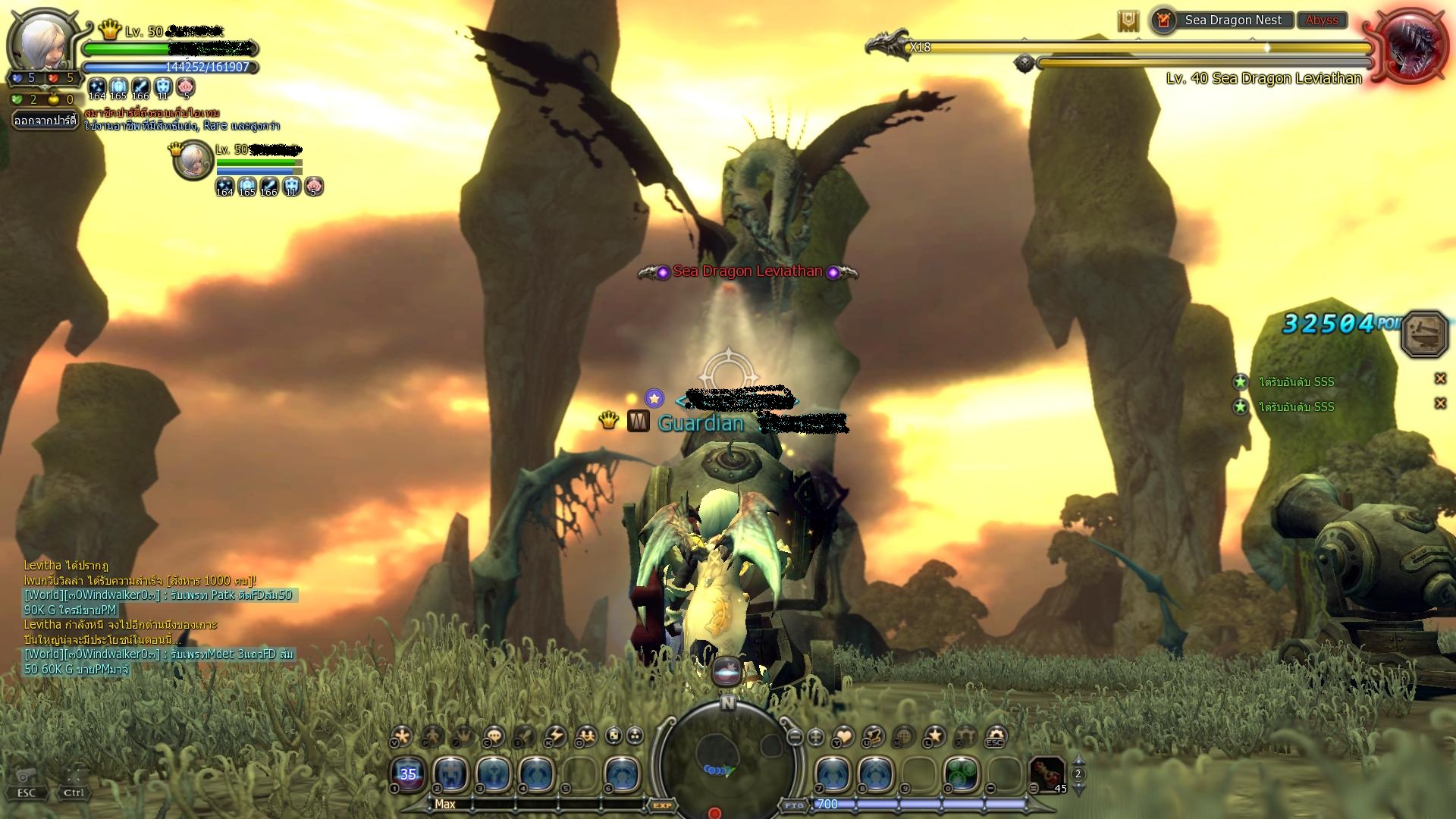Open the heart icon menu
Image resolution: width=1456 pixels, height=819 pixels.
click(843, 736)
